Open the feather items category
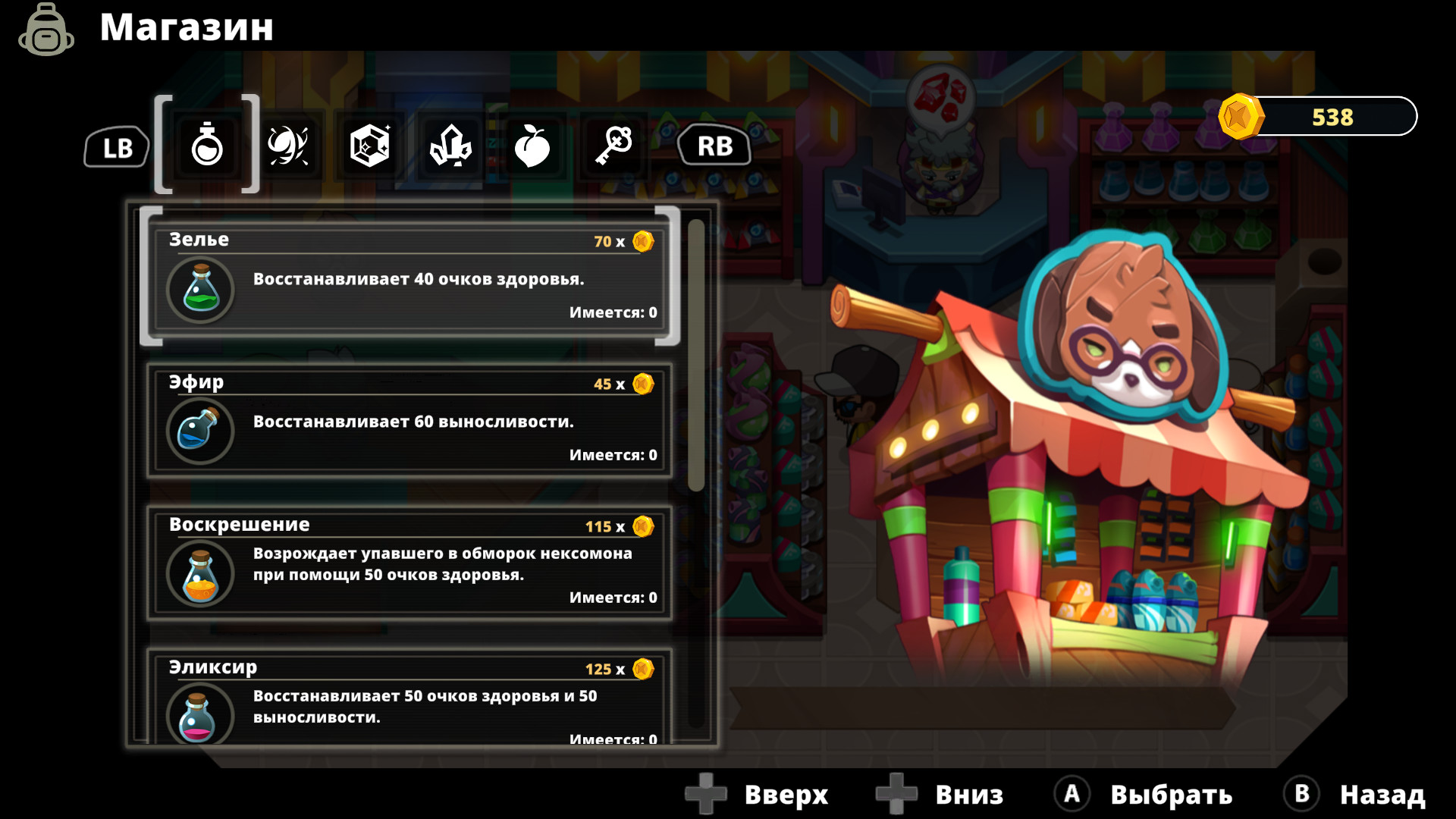The image size is (1456, 819). point(290,146)
